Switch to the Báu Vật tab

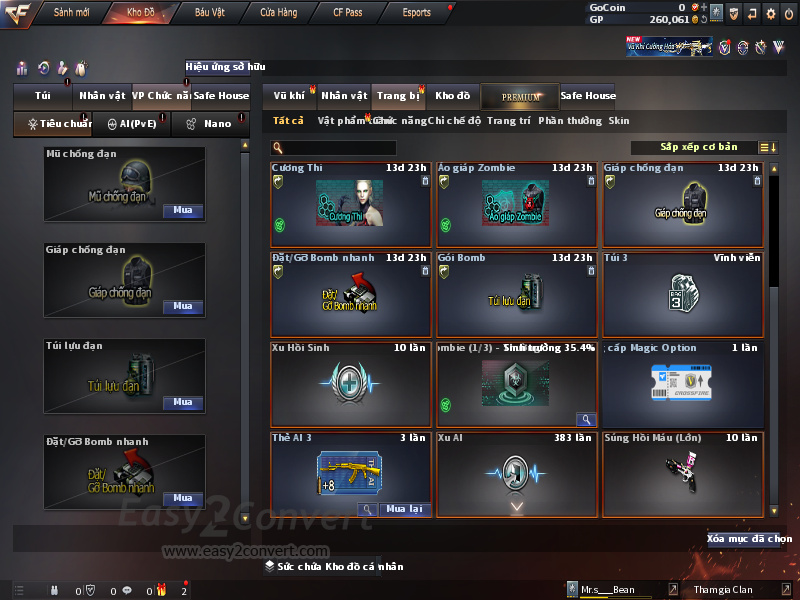pos(209,13)
